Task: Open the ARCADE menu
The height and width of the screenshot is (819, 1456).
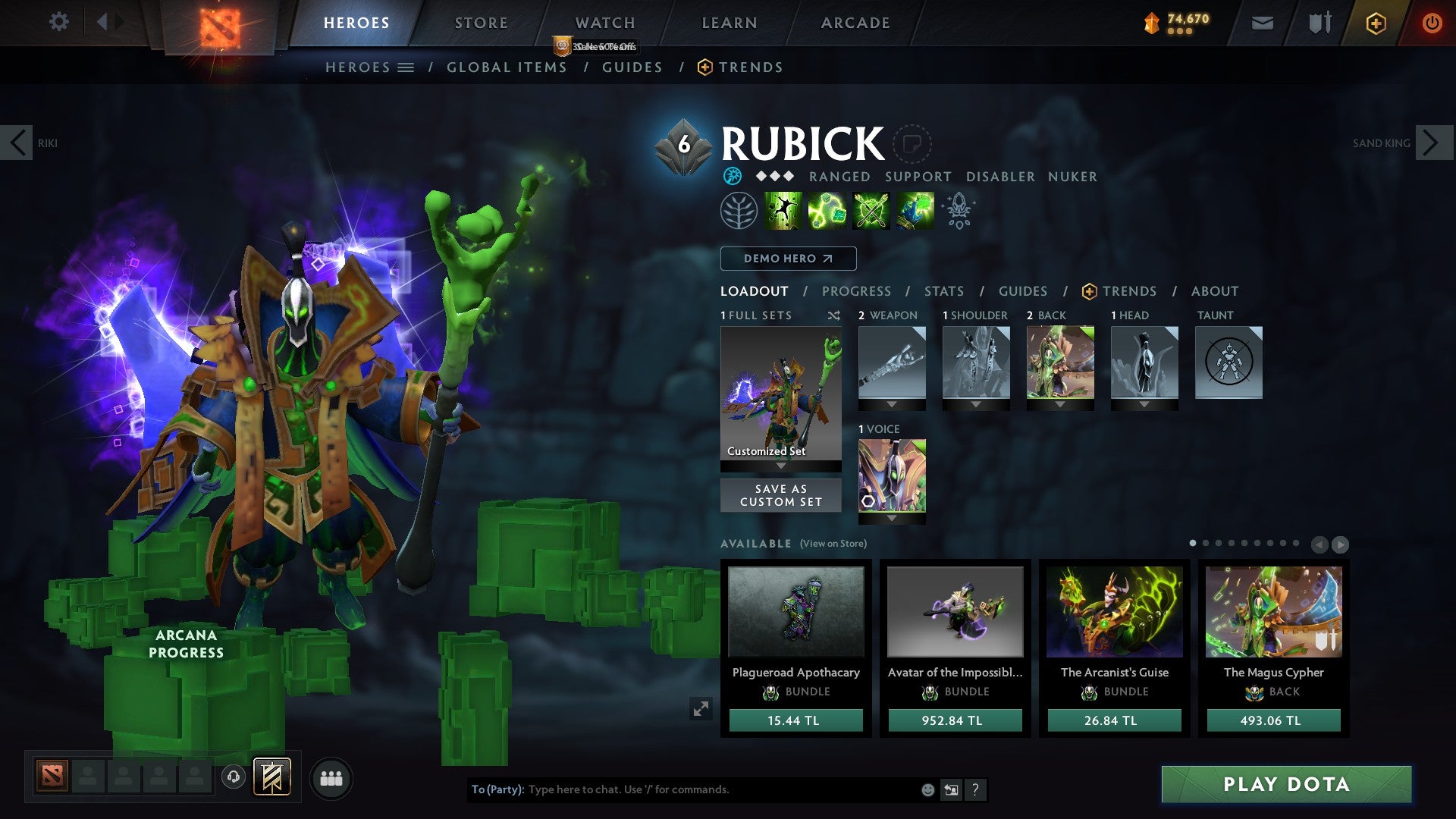Action: [x=855, y=23]
